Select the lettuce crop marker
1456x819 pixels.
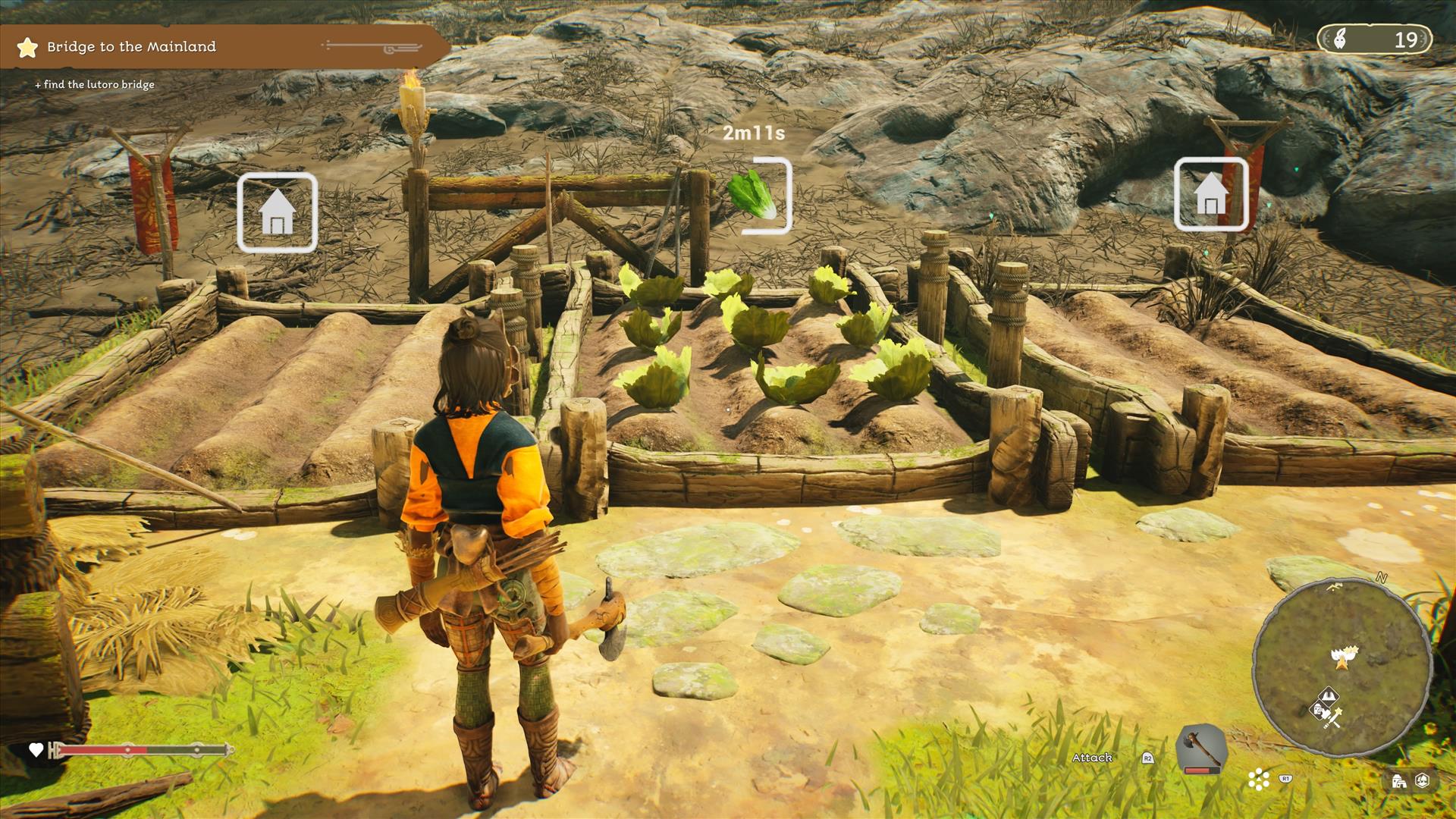pyautogui.click(x=755, y=196)
